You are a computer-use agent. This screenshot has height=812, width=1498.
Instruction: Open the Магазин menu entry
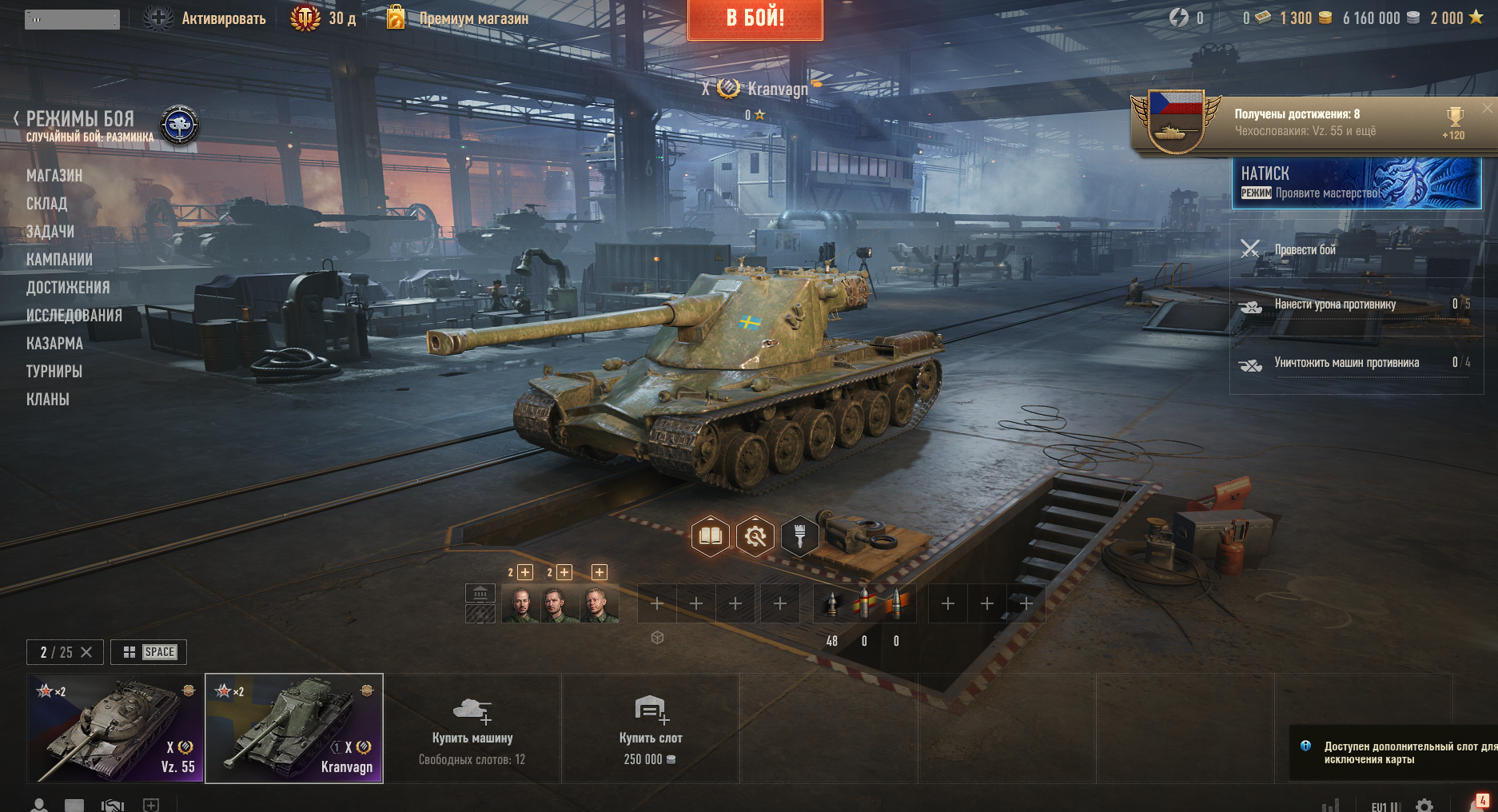click(54, 176)
